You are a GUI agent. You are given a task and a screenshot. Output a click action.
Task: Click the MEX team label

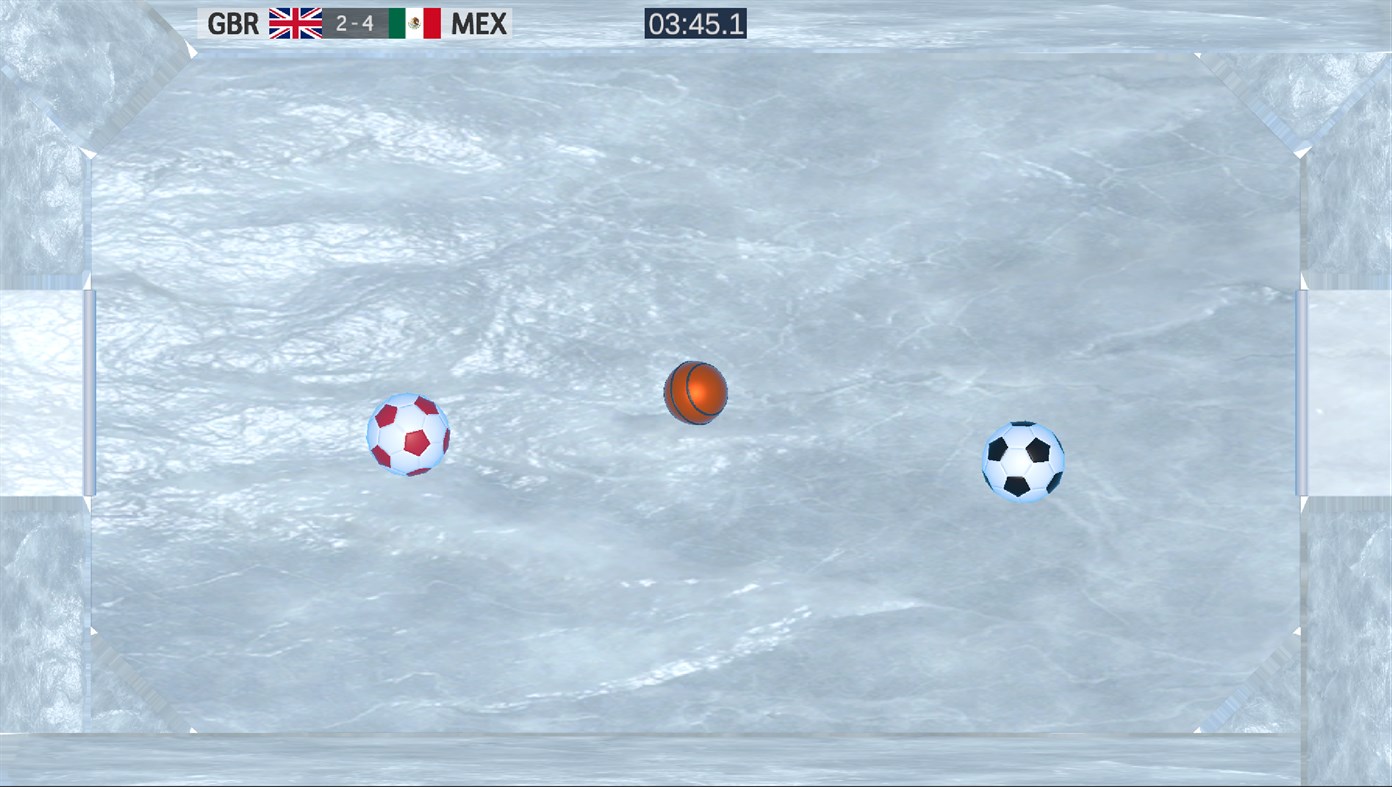[479, 23]
